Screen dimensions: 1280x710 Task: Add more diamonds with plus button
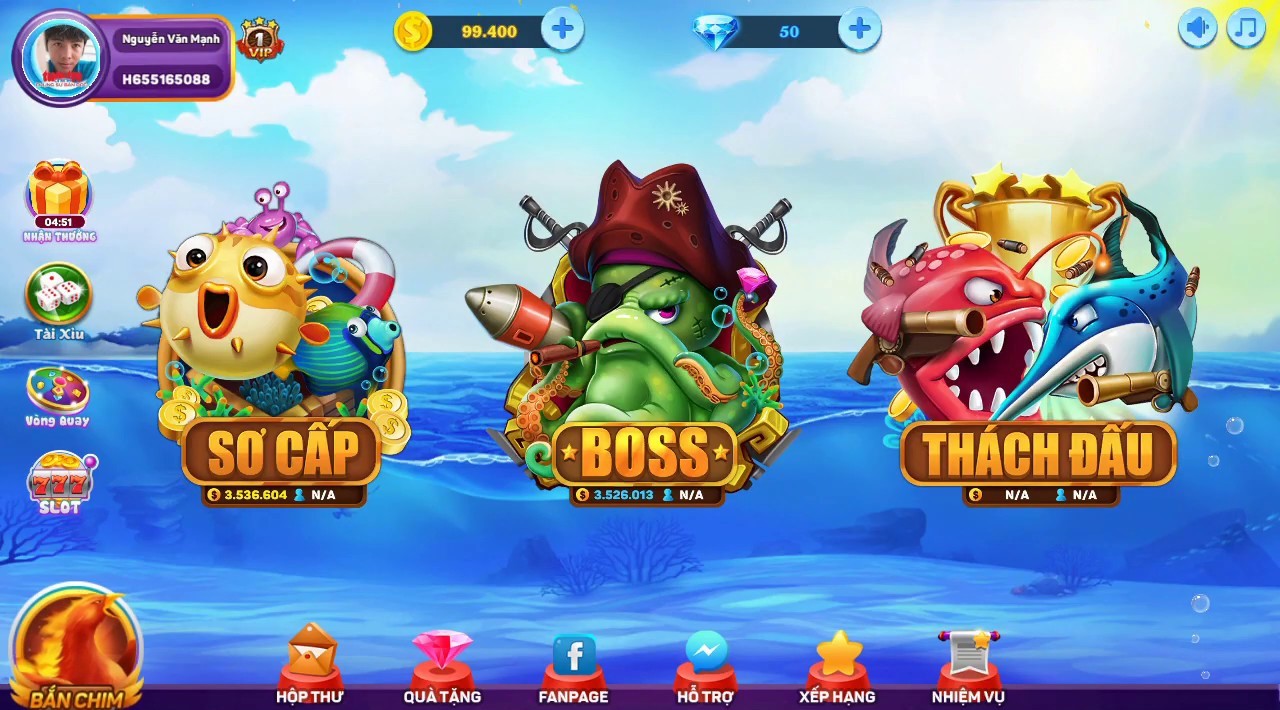pos(859,30)
